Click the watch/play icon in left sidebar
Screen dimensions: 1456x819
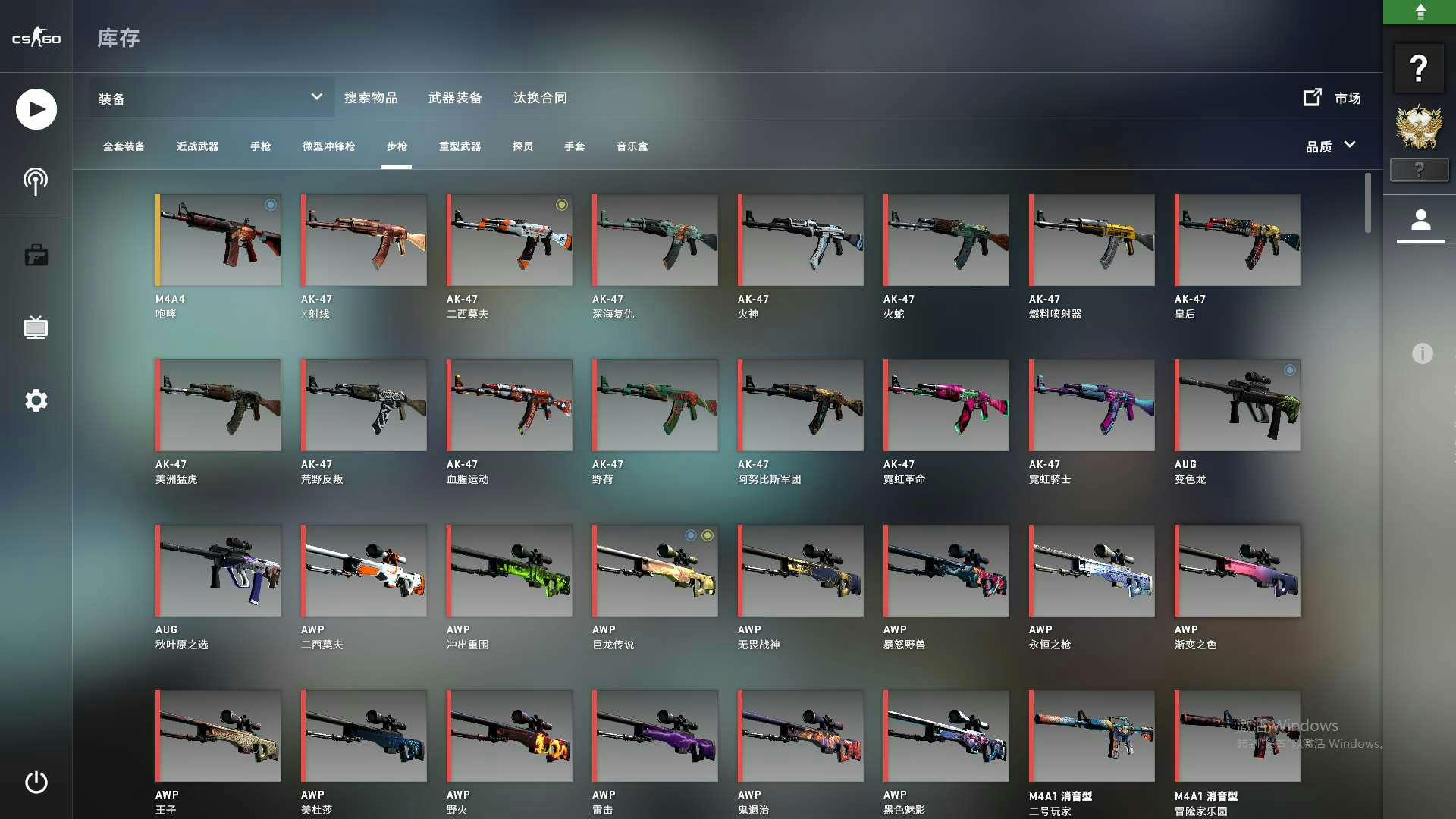point(36,108)
